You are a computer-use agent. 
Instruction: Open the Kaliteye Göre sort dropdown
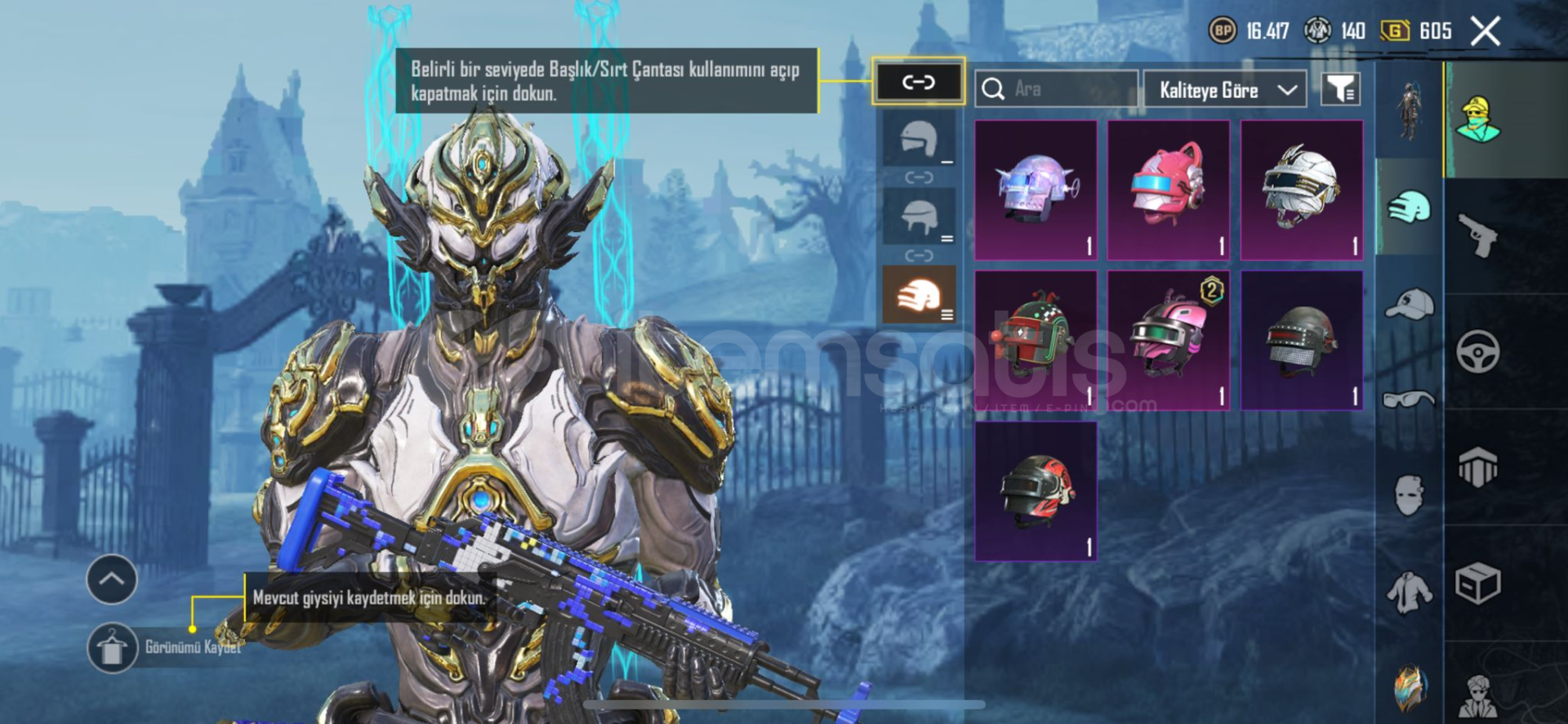pos(1225,89)
